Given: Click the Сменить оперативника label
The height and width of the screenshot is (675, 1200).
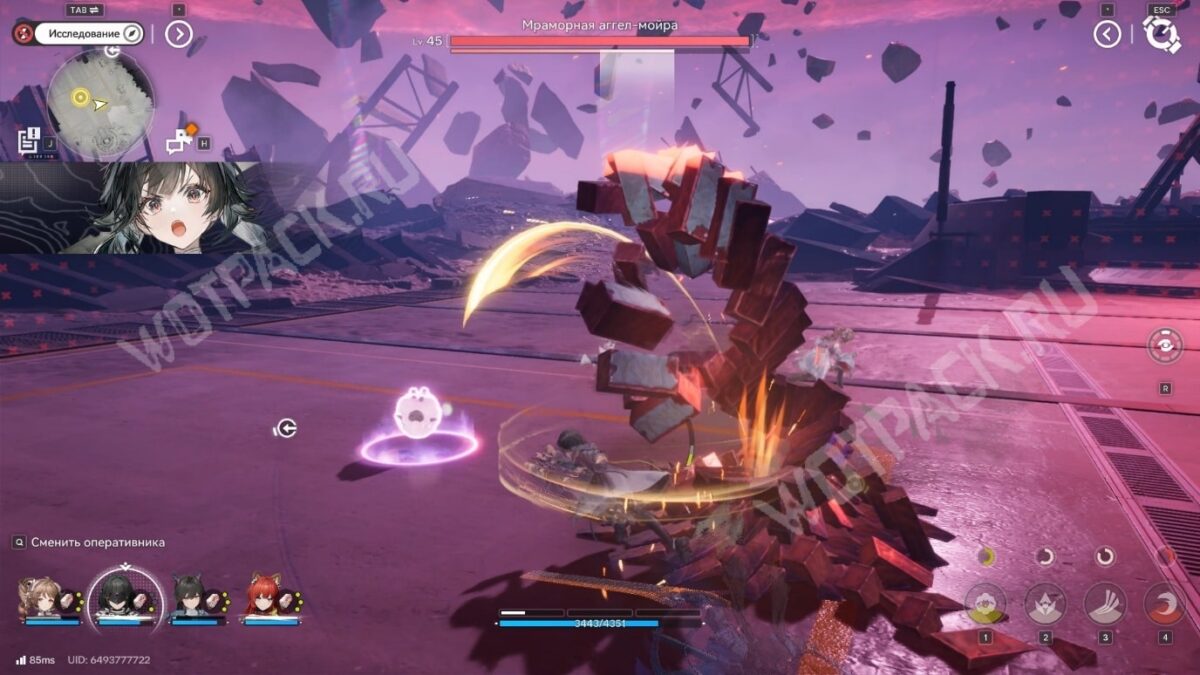Looking at the screenshot, I should [x=97, y=542].
